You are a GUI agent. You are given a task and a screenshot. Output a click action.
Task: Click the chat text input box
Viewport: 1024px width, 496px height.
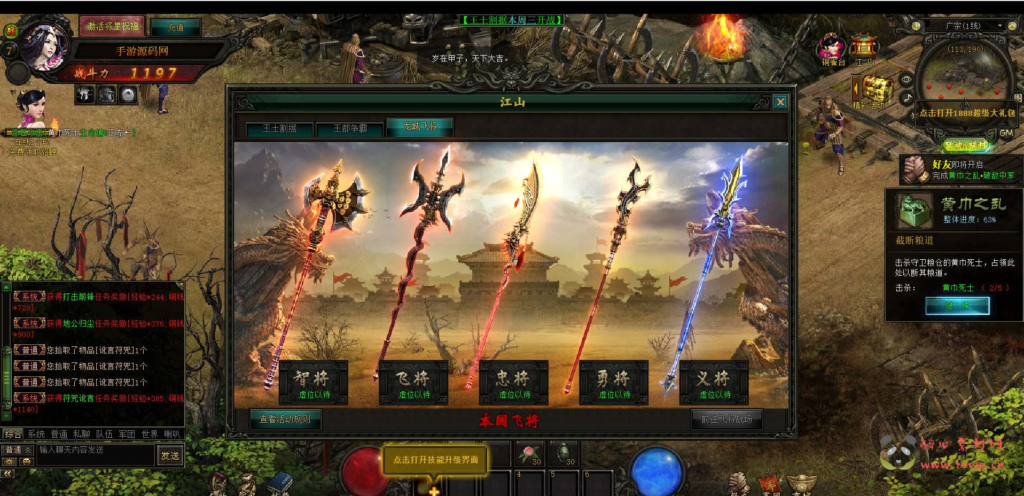click(x=95, y=451)
